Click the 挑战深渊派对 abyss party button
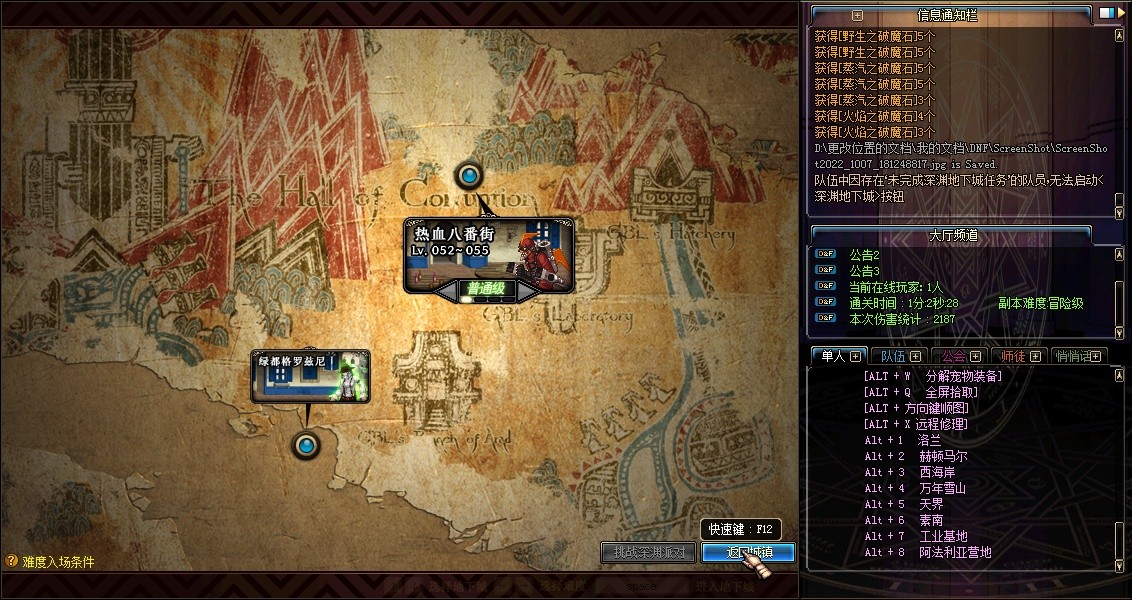Viewport: 1132px width, 600px height. 648,552
